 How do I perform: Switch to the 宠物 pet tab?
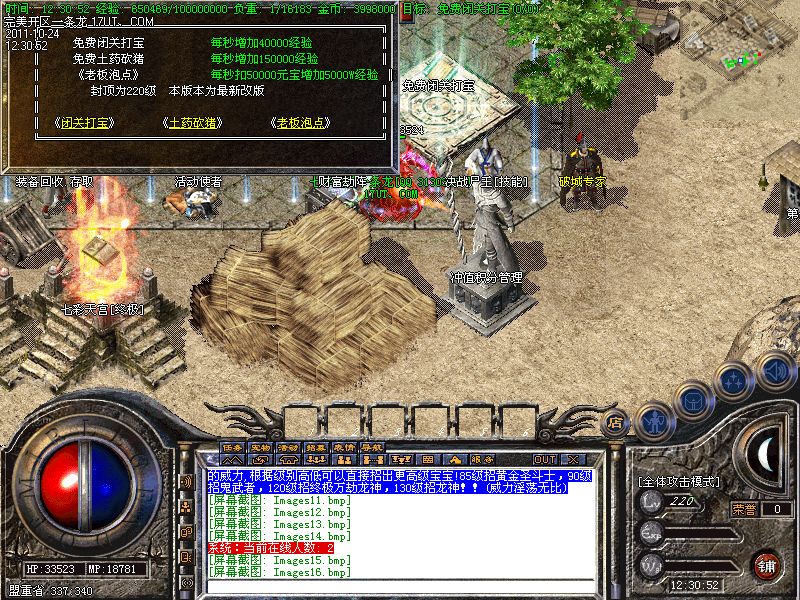[x=260, y=445]
